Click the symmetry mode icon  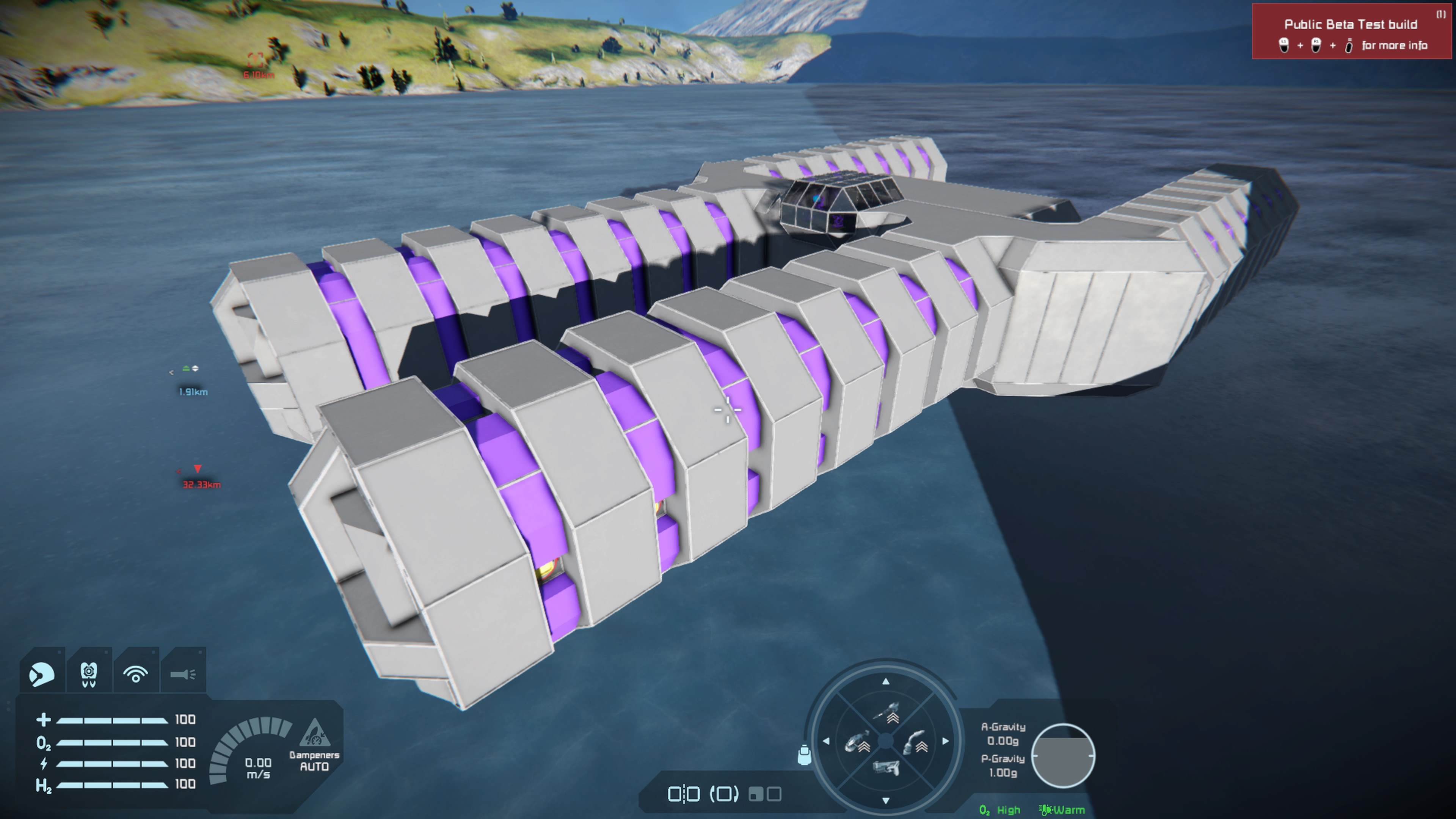[x=684, y=794]
